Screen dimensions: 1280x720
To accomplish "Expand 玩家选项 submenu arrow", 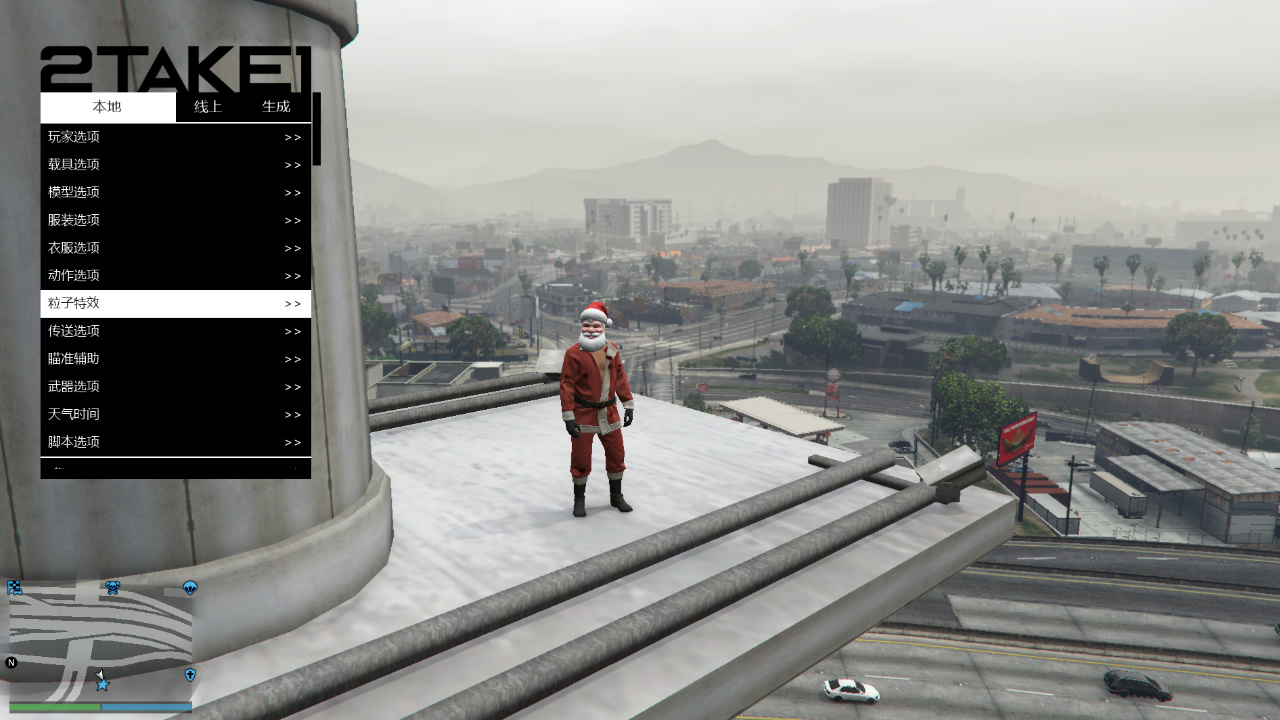I will (291, 137).
